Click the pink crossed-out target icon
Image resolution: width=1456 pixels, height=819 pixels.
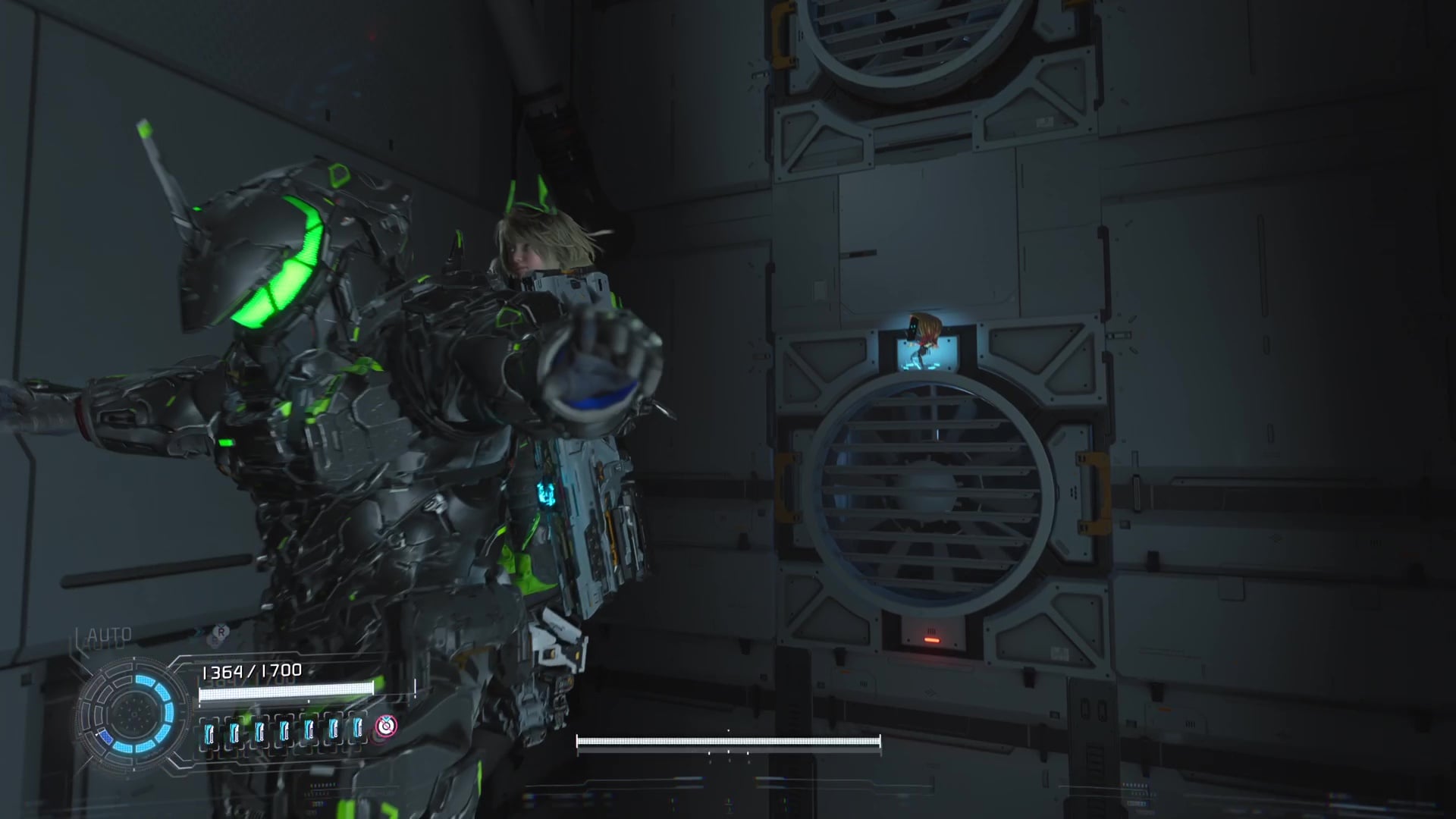click(x=386, y=726)
